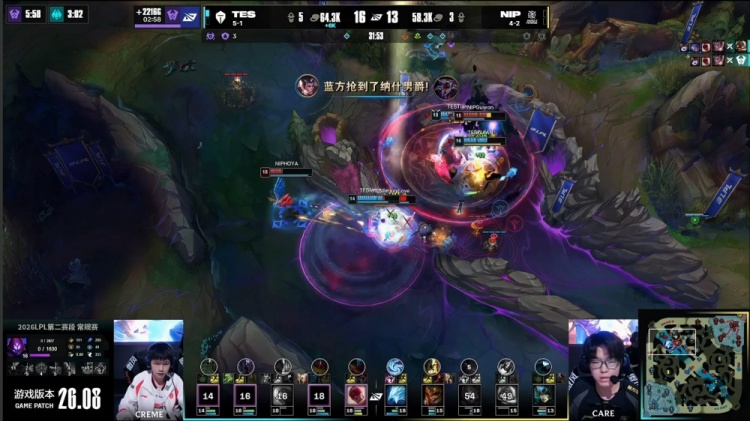Image resolution: width=750 pixels, height=421 pixels.
Task: Select the TES team logo on the scoreboard
Action: pos(219,16)
